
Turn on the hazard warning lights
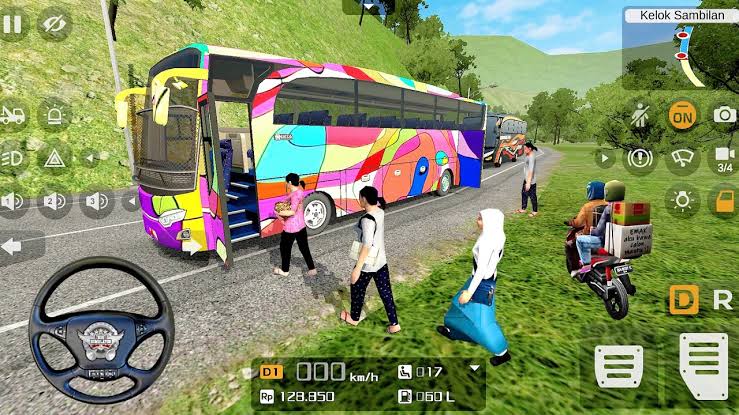click(x=55, y=158)
